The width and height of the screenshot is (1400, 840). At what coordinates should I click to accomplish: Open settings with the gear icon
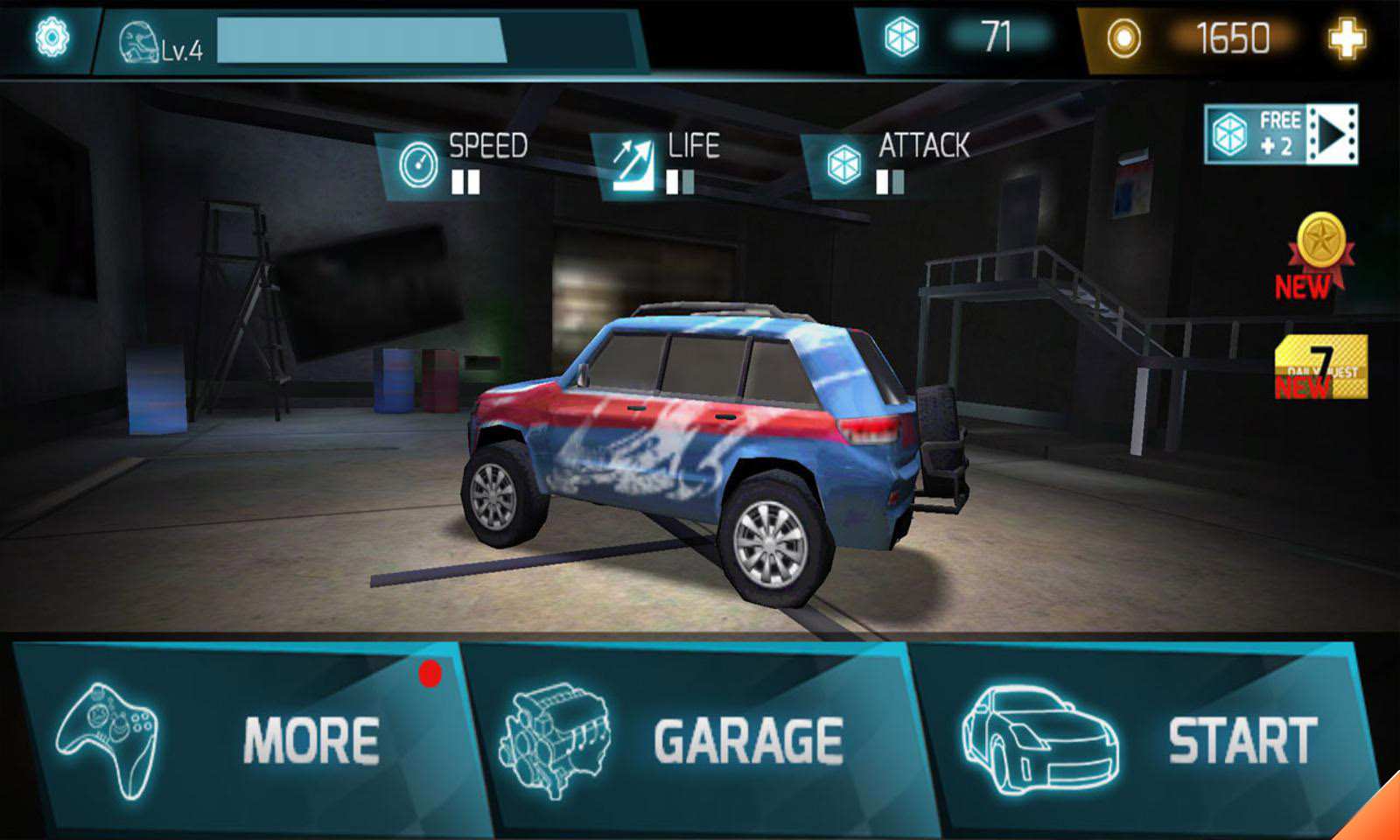click(x=52, y=38)
